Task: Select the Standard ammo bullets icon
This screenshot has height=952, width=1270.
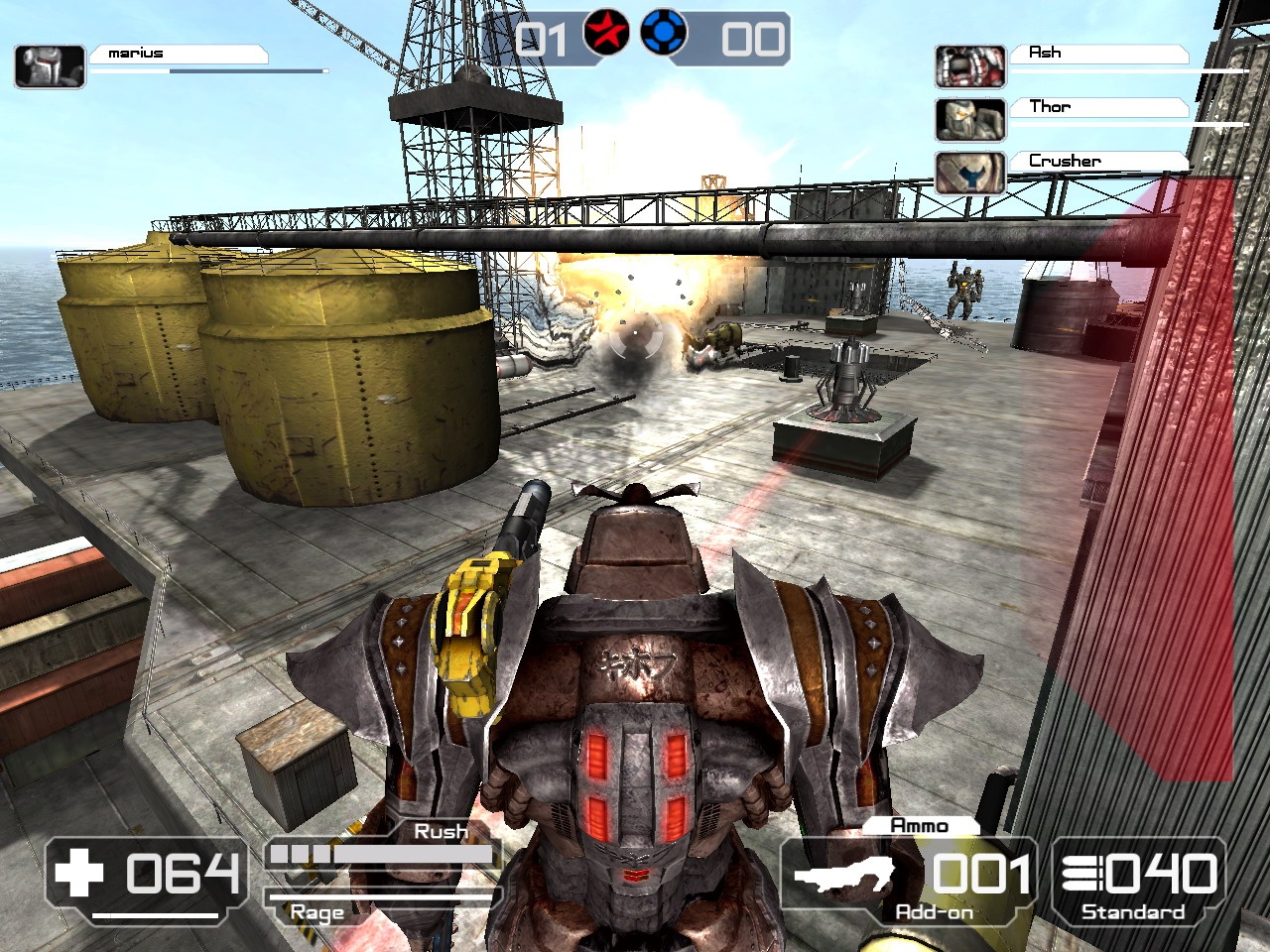Action: pos(1080,874)
